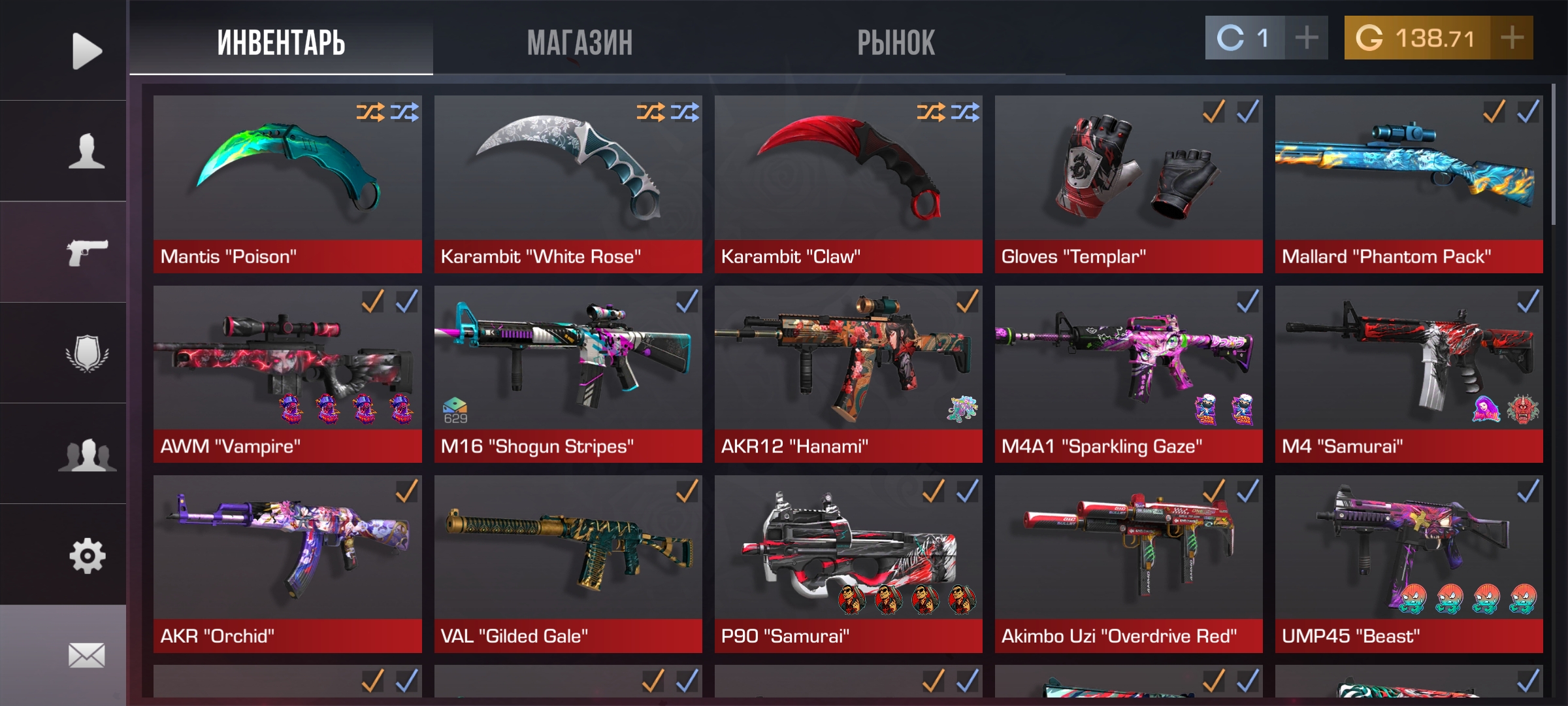Add more gold with the plus button
Image resolution: width=1568 pixels, height=706 pixels.
[1512, 38]
